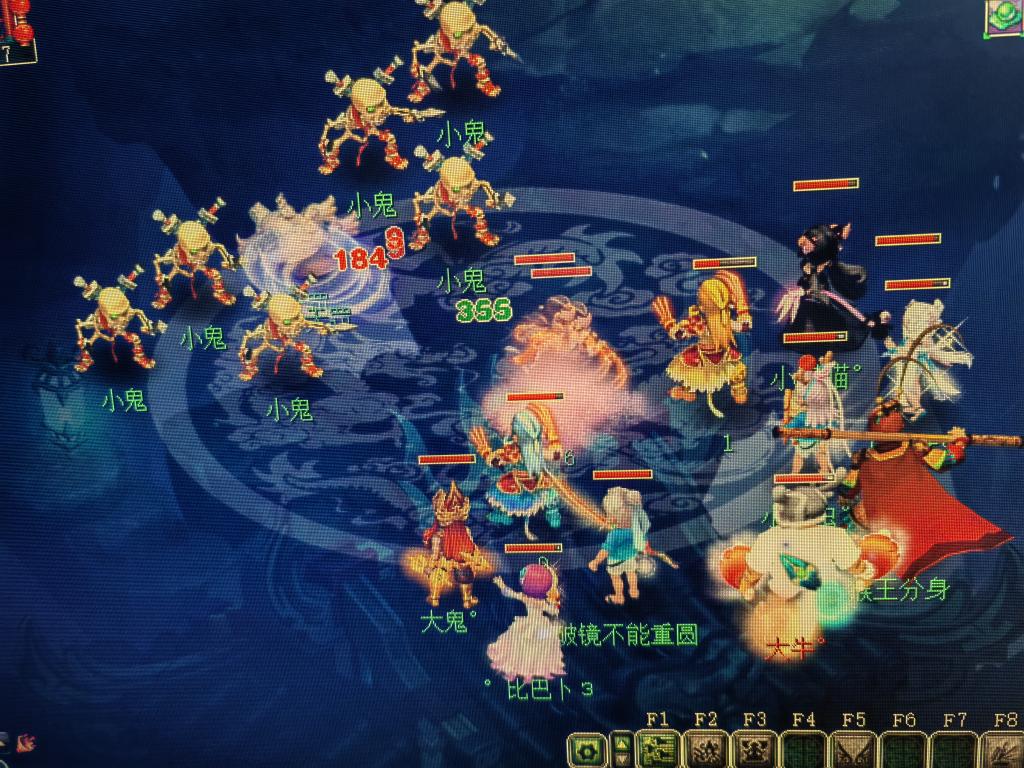The height and width of the screenshot is (768, 1024).
Task: Select the F8 hotbar skill icon
Action: pyautogui.click(x=1002, y=749)
